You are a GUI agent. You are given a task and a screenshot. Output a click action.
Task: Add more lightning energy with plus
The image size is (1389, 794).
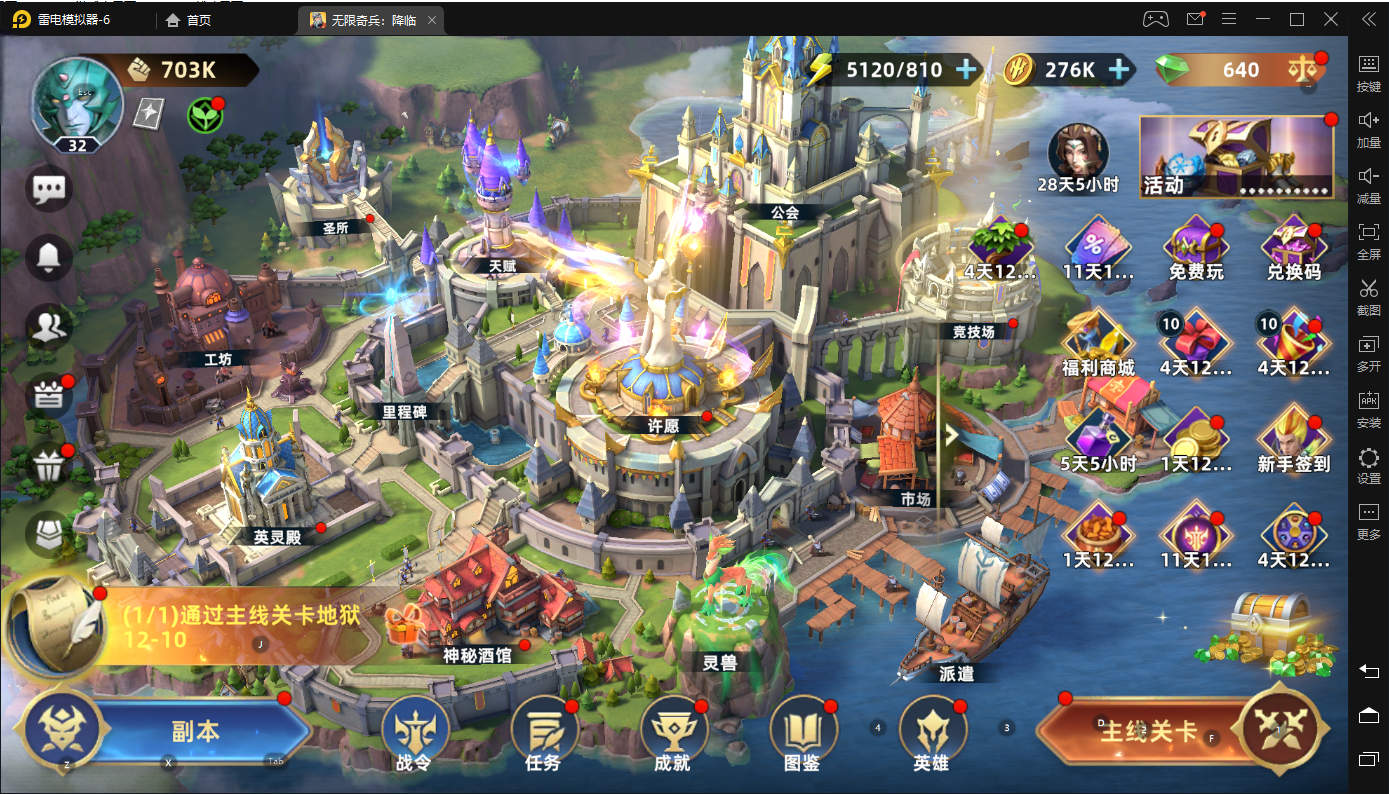pyautogui.click(x=966, y=69)
